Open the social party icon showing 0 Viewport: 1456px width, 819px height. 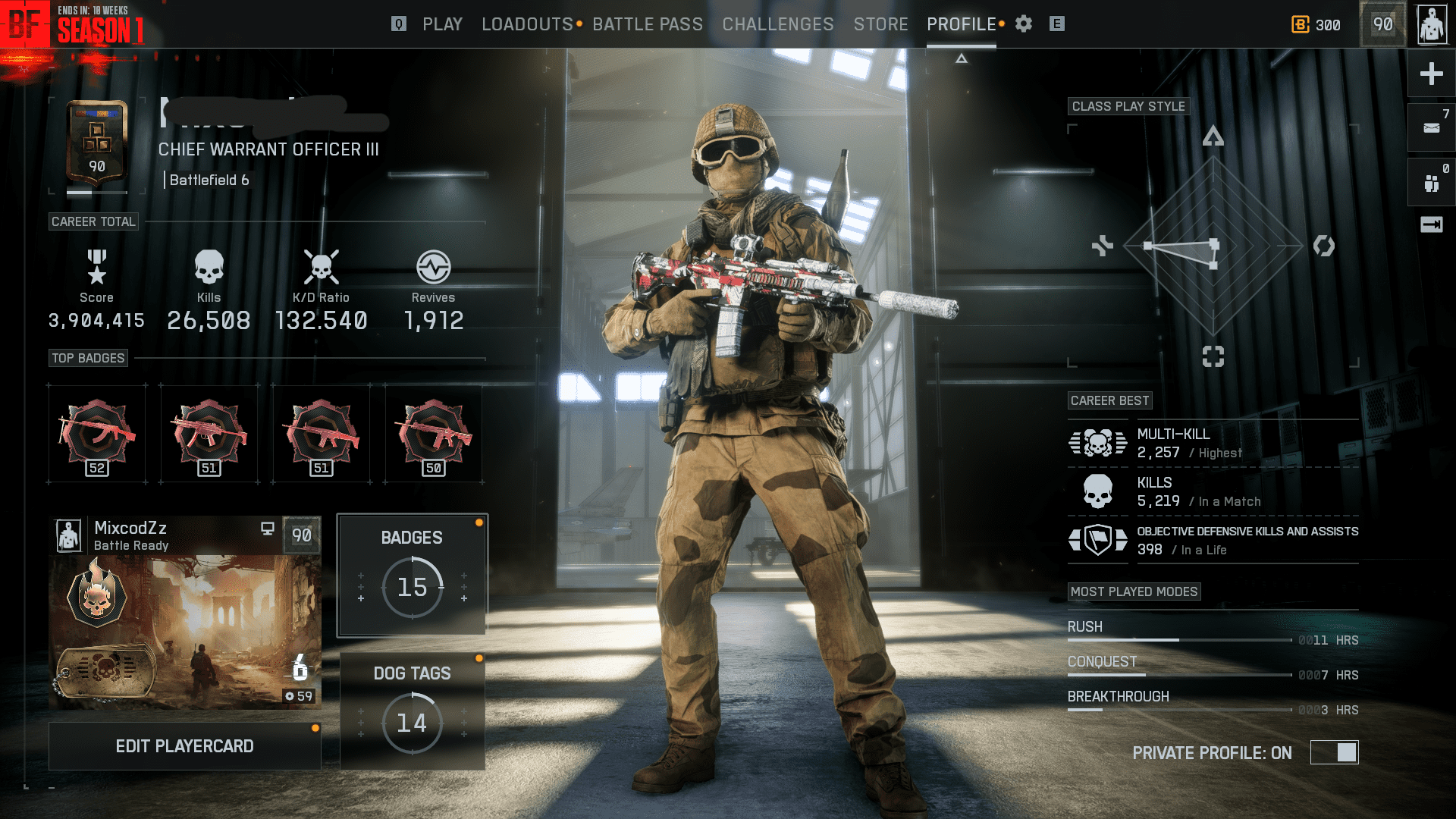click(1430, 181)
